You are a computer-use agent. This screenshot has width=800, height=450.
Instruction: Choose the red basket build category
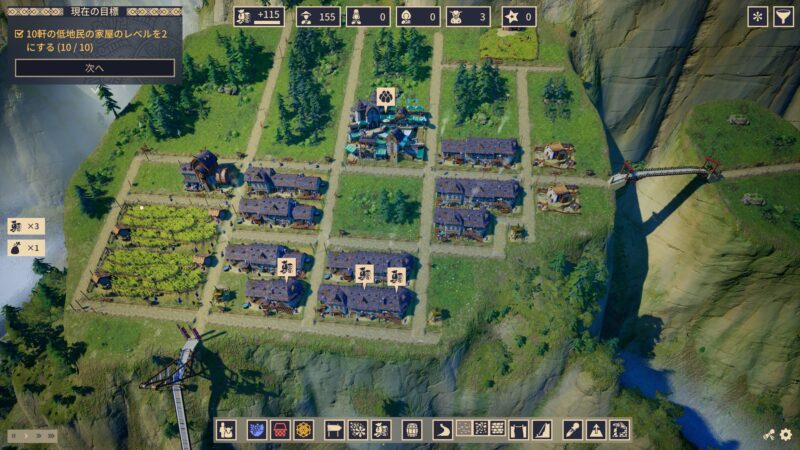point(280,430)
